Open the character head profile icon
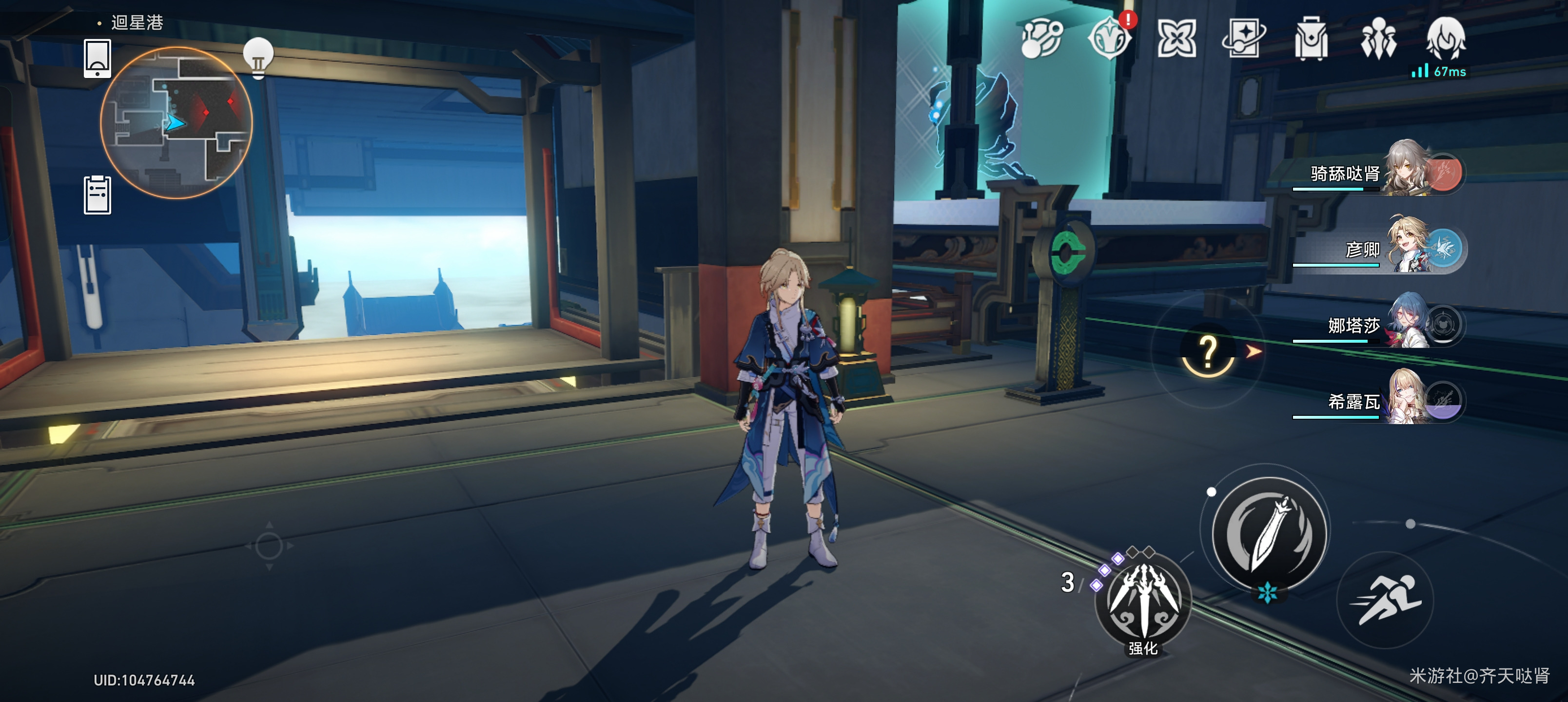Image resolution: width=1568 pixels, height=702 pixels. pos(1446,38)
